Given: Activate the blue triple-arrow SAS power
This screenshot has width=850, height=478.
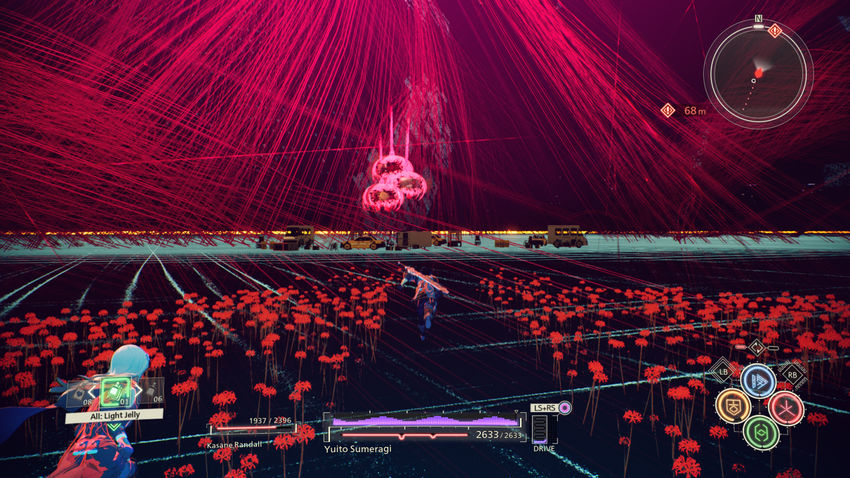Looking at the screenshot, I should [x=758, y=380].
